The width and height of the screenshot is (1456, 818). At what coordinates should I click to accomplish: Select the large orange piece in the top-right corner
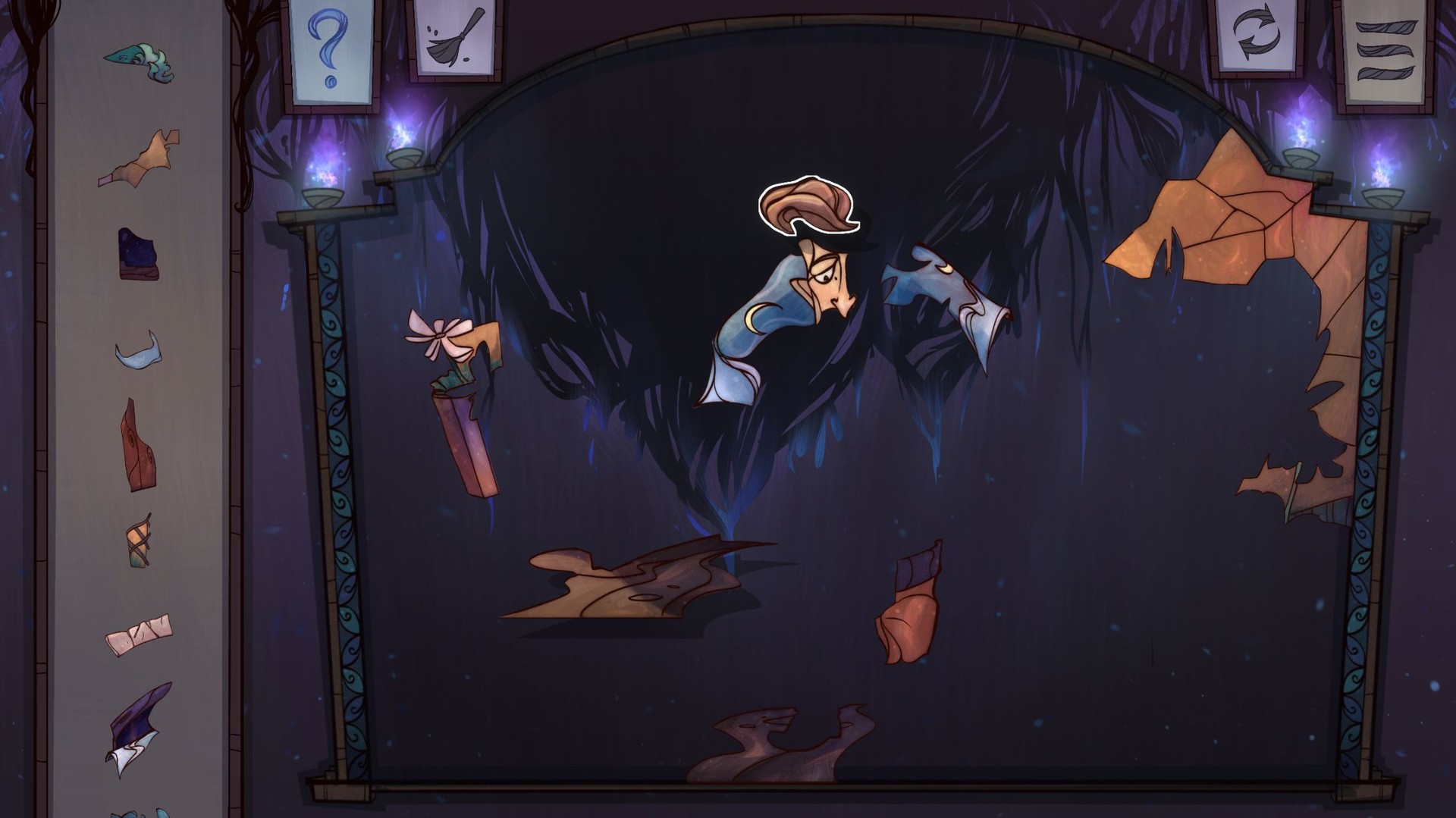pos(1228,212)
